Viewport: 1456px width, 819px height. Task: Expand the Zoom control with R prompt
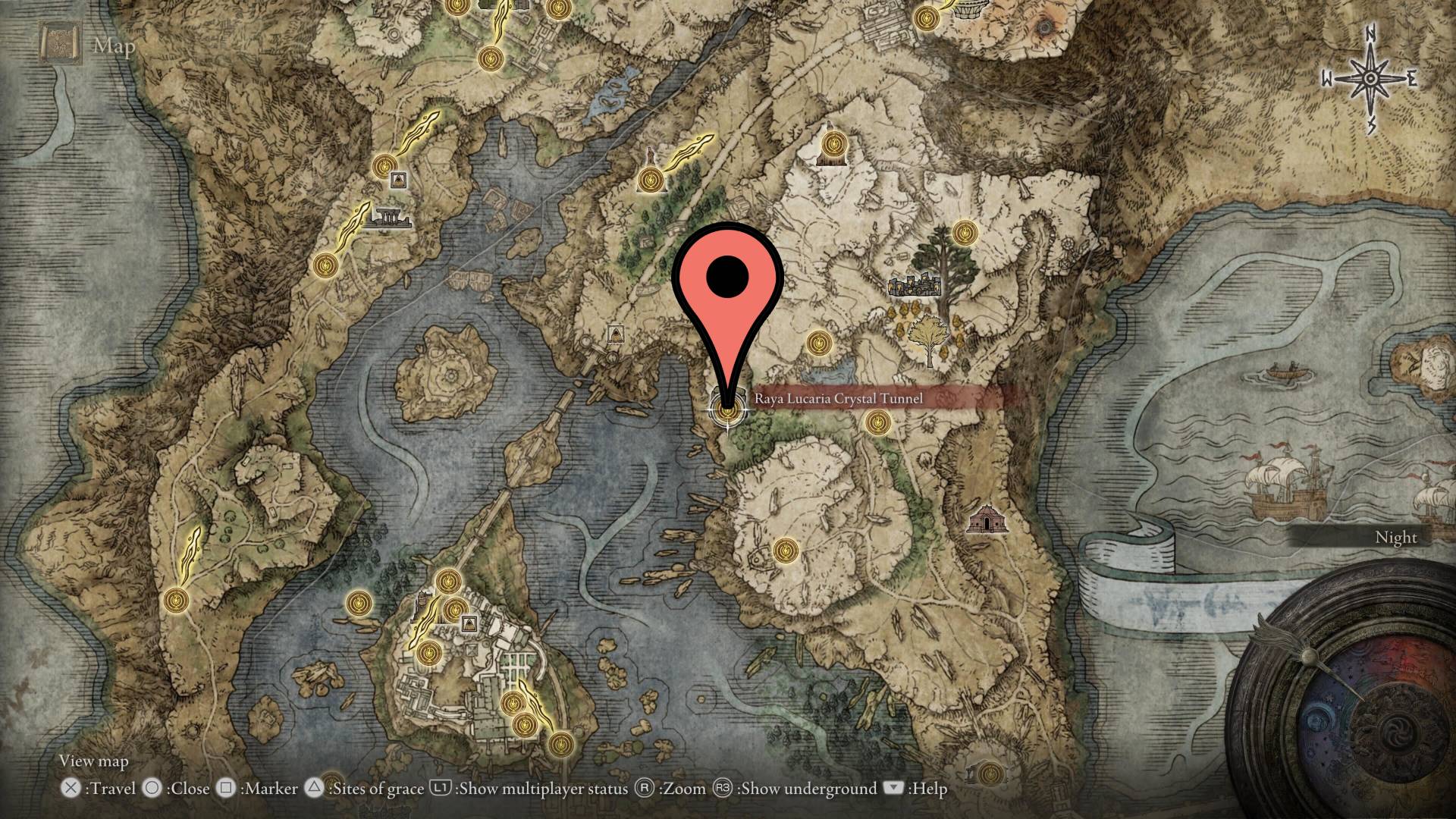(x=646, y=789)
